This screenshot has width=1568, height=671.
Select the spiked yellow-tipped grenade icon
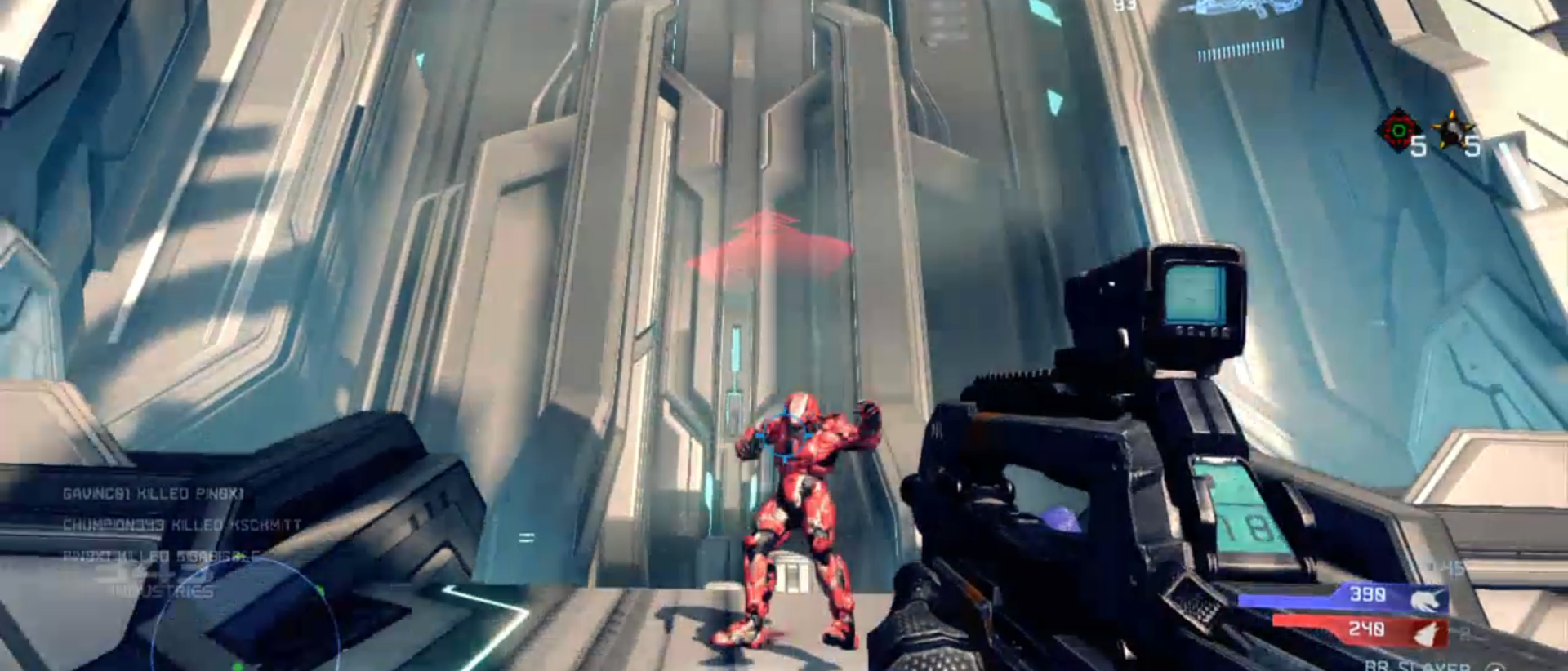[1452, 131]
